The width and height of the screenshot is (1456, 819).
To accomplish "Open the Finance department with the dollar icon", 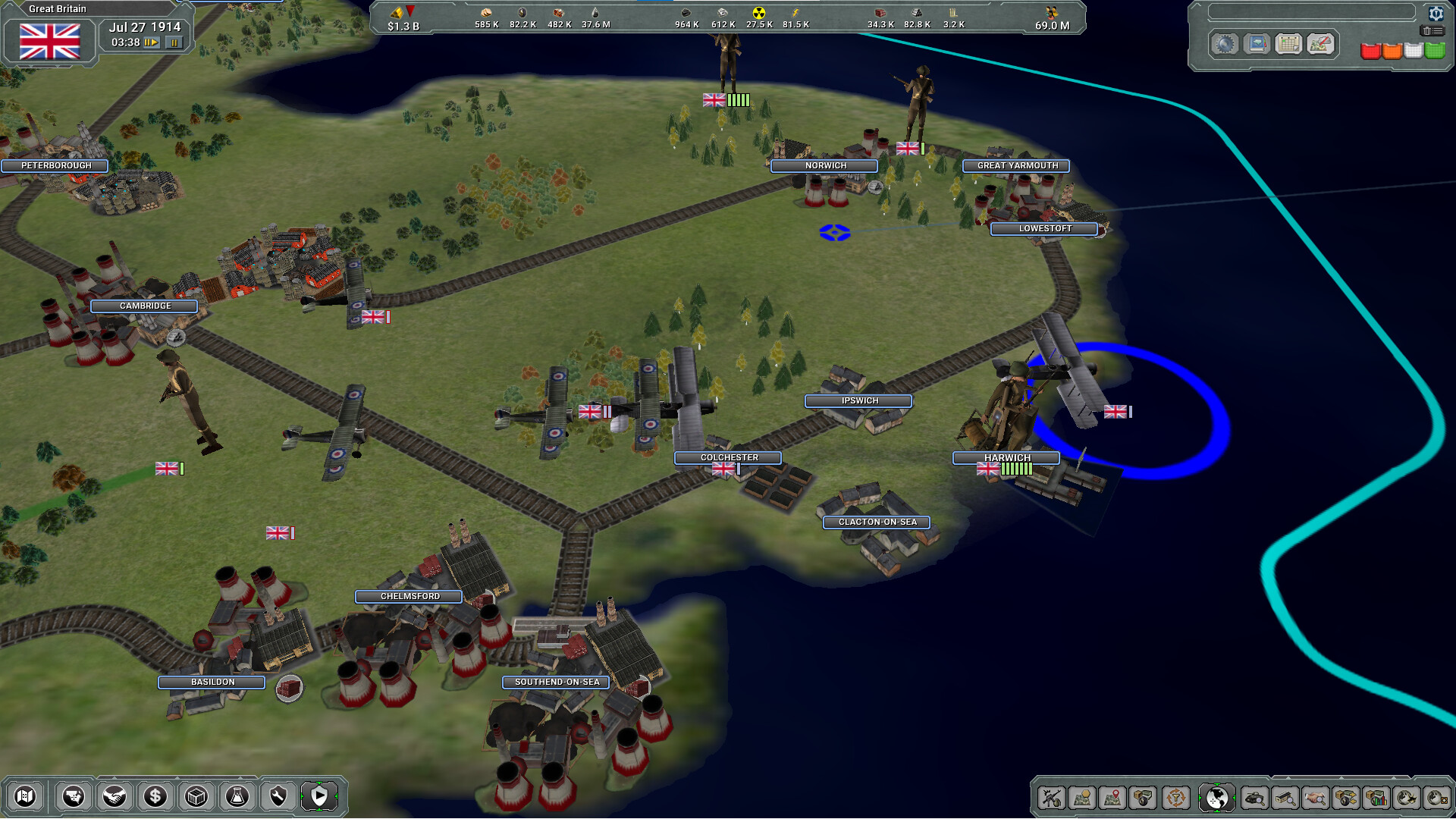I will pos(155,797).
